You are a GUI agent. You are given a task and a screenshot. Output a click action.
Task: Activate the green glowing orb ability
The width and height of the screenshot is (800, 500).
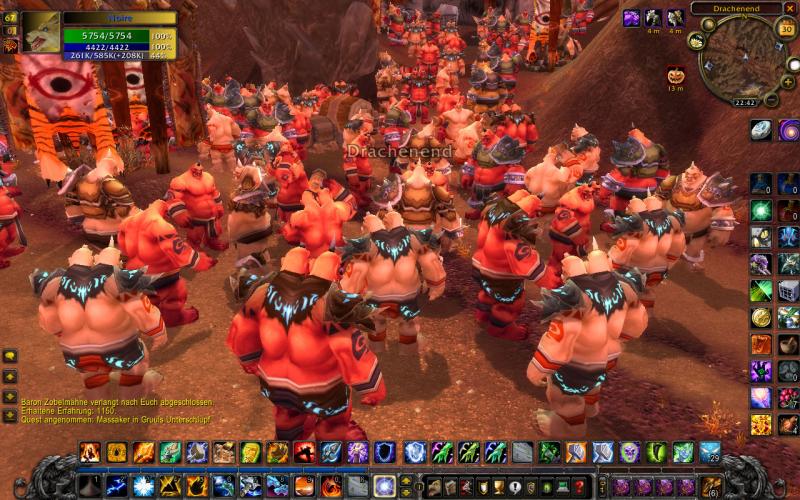click(761, 211)
